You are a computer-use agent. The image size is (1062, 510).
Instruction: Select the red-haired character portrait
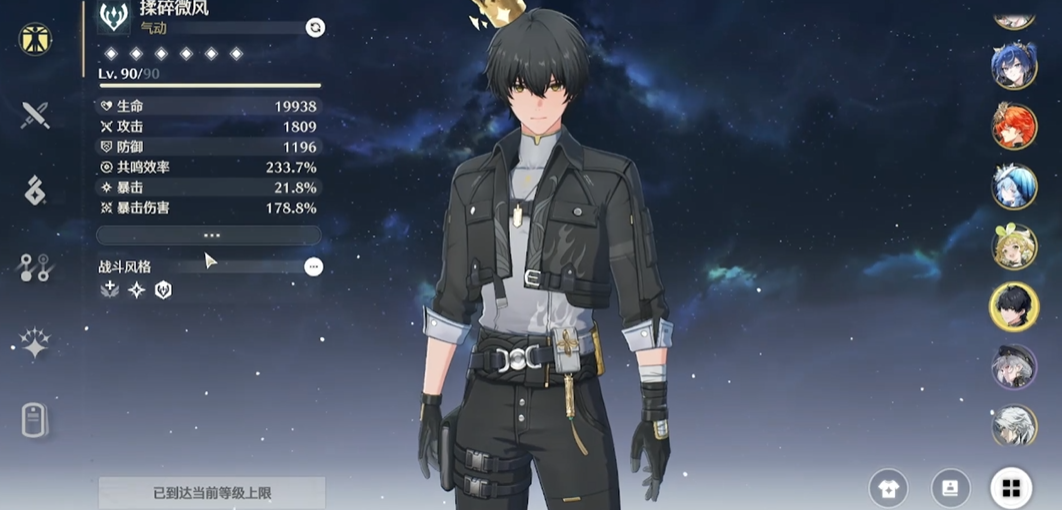coord(1014,127)
